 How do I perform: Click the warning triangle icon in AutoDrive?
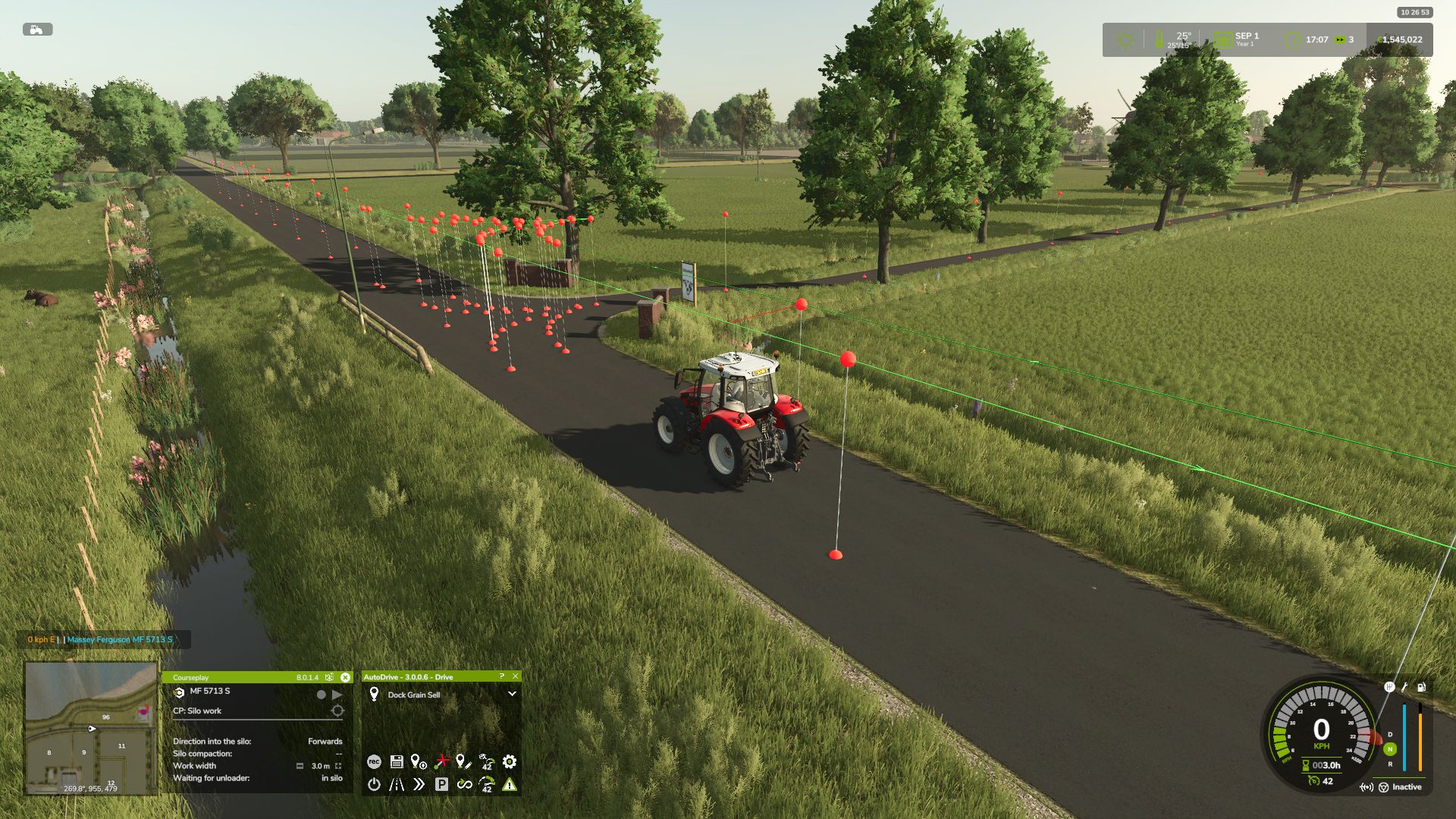pyautogui.click(x=510, y=784)
